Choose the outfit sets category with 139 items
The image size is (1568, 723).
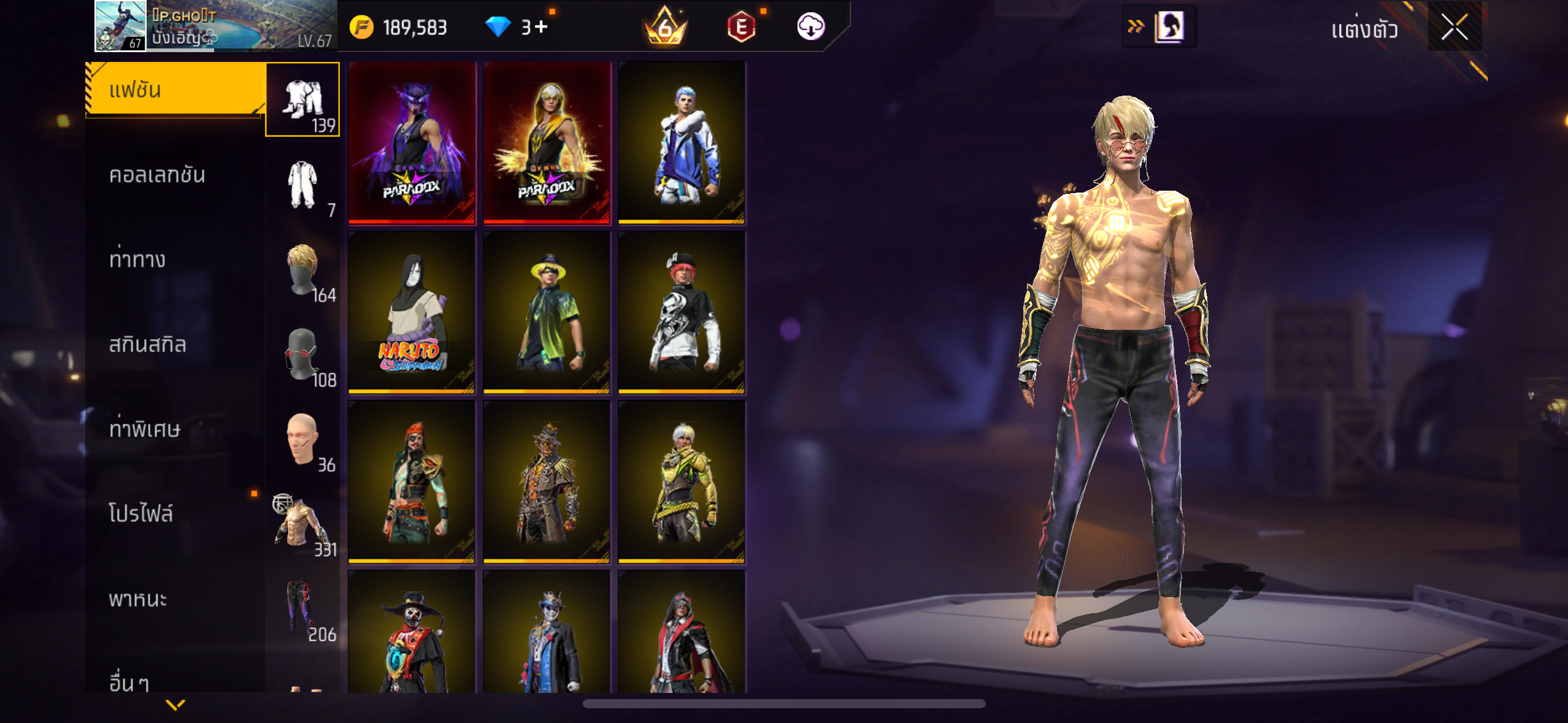(302, 99)
